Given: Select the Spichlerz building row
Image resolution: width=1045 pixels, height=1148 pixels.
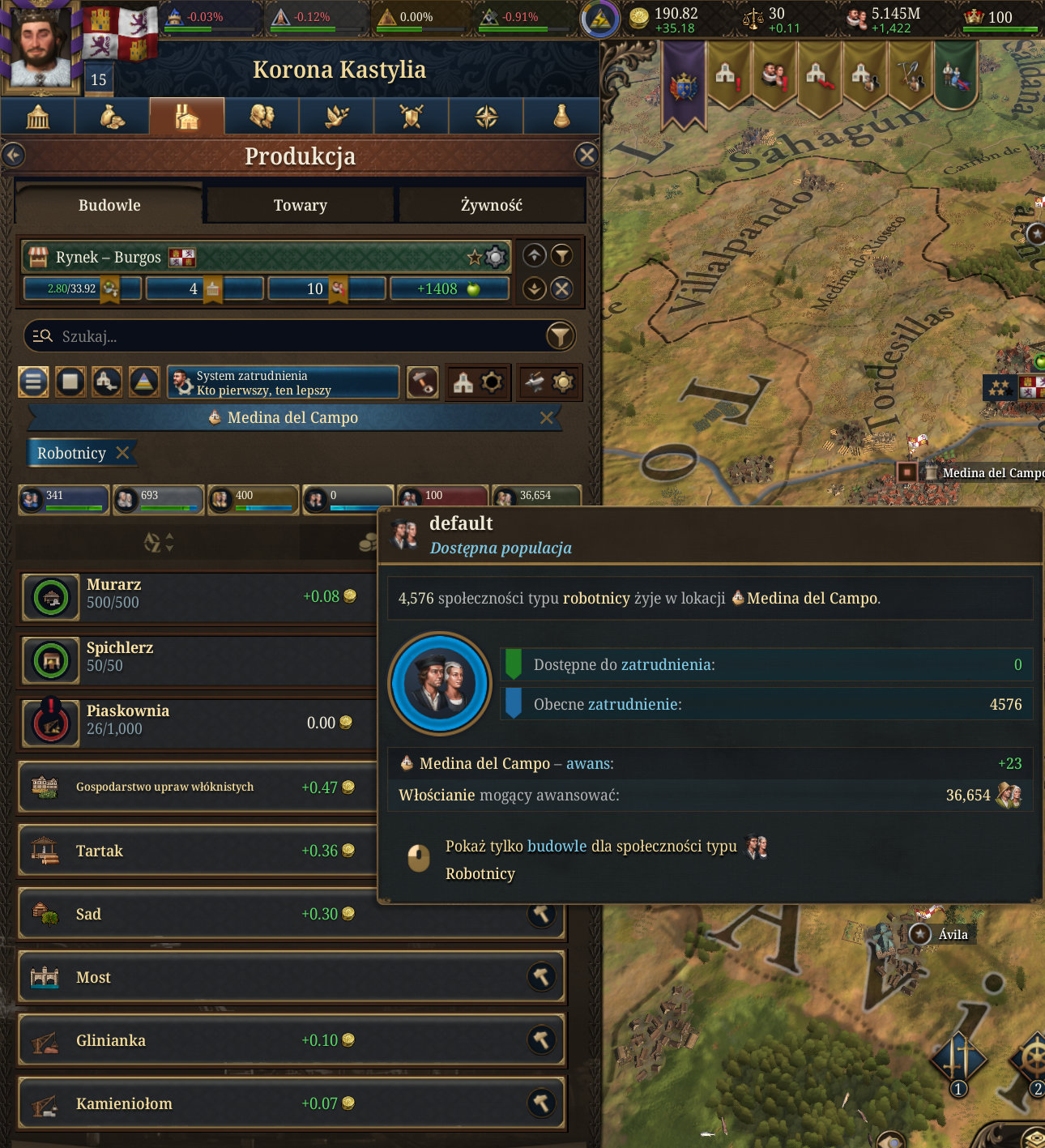Looking at the screenshot, I should pyautogui.click(x=194, y=659).
